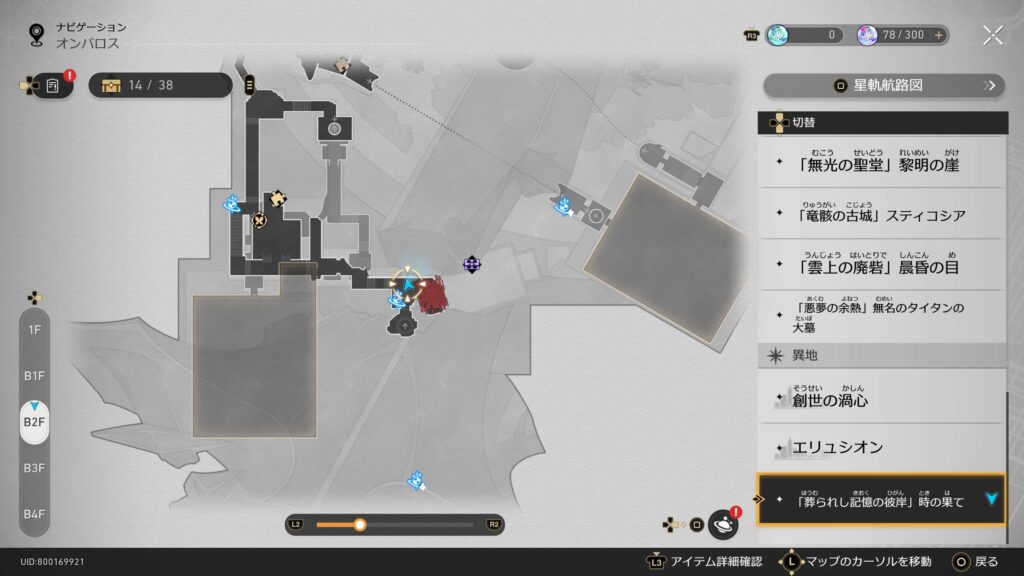Open the treasure chest counter 14 / 38
Screen dimensions: 1024x576
coord(160,85)
